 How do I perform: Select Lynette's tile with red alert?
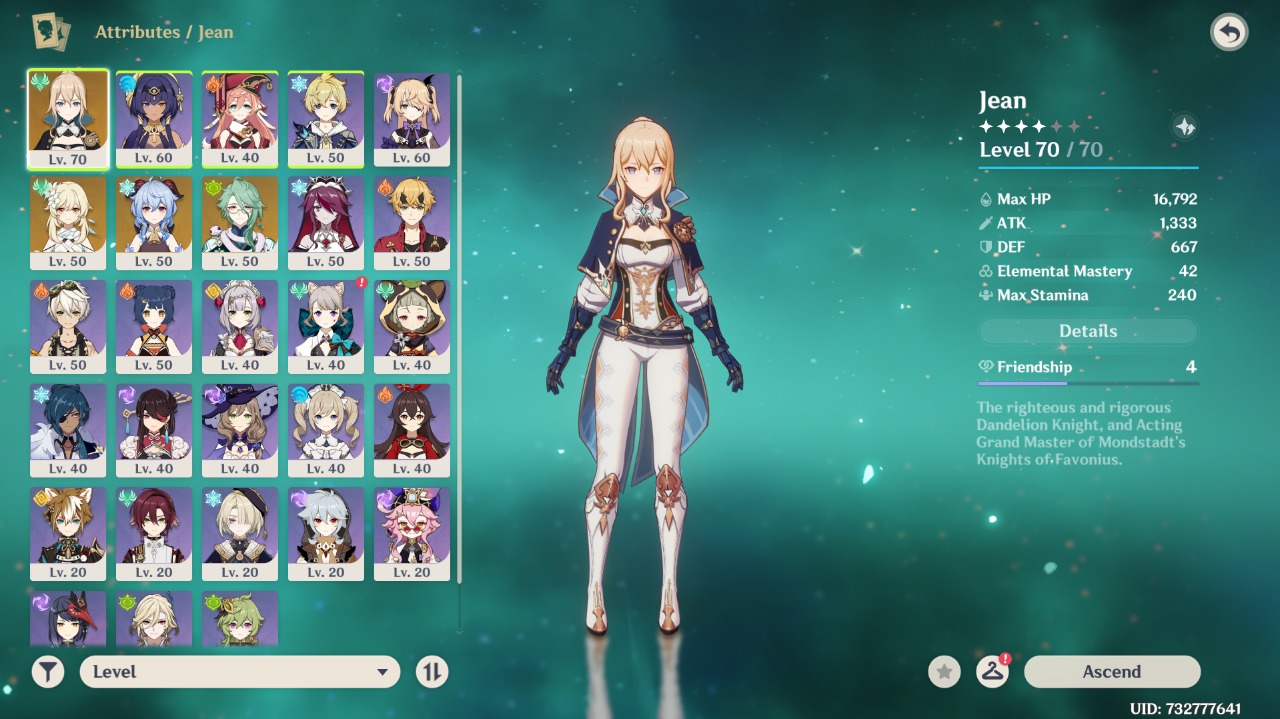[x=326, y=326]
